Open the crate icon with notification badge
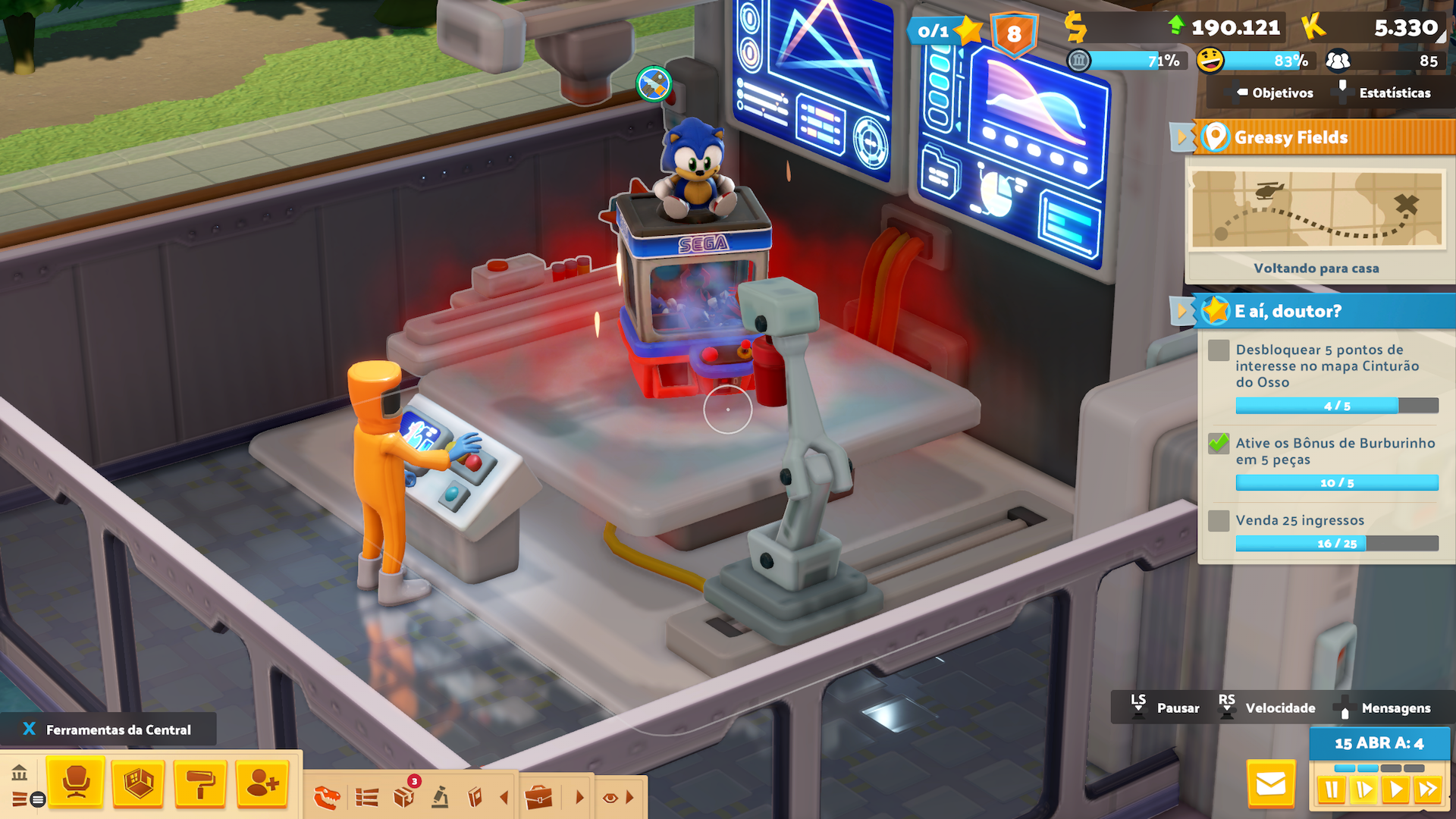 404,797
